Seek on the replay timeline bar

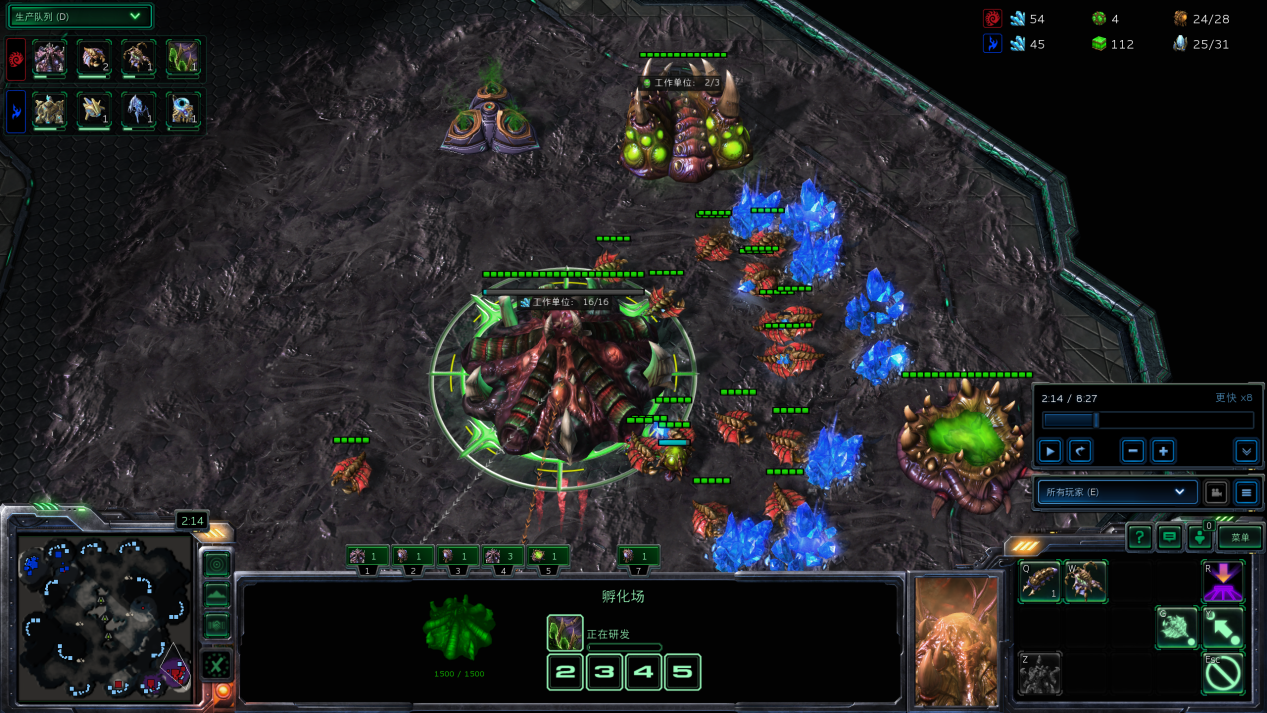coord(1147,421)
